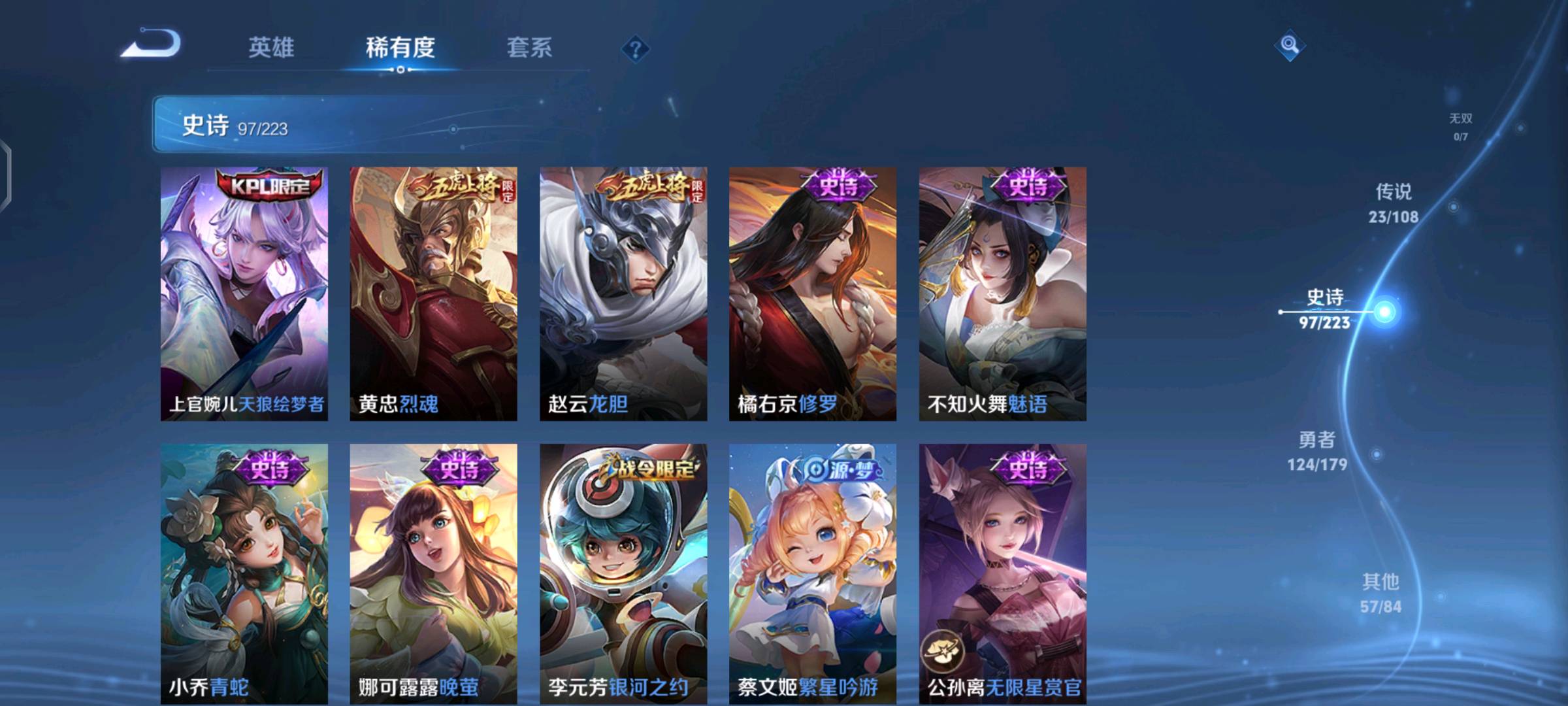Pick 公孙离 无限星赏官 skin card
This screenshot has height=706, width=1568.
click(1002, 573)
